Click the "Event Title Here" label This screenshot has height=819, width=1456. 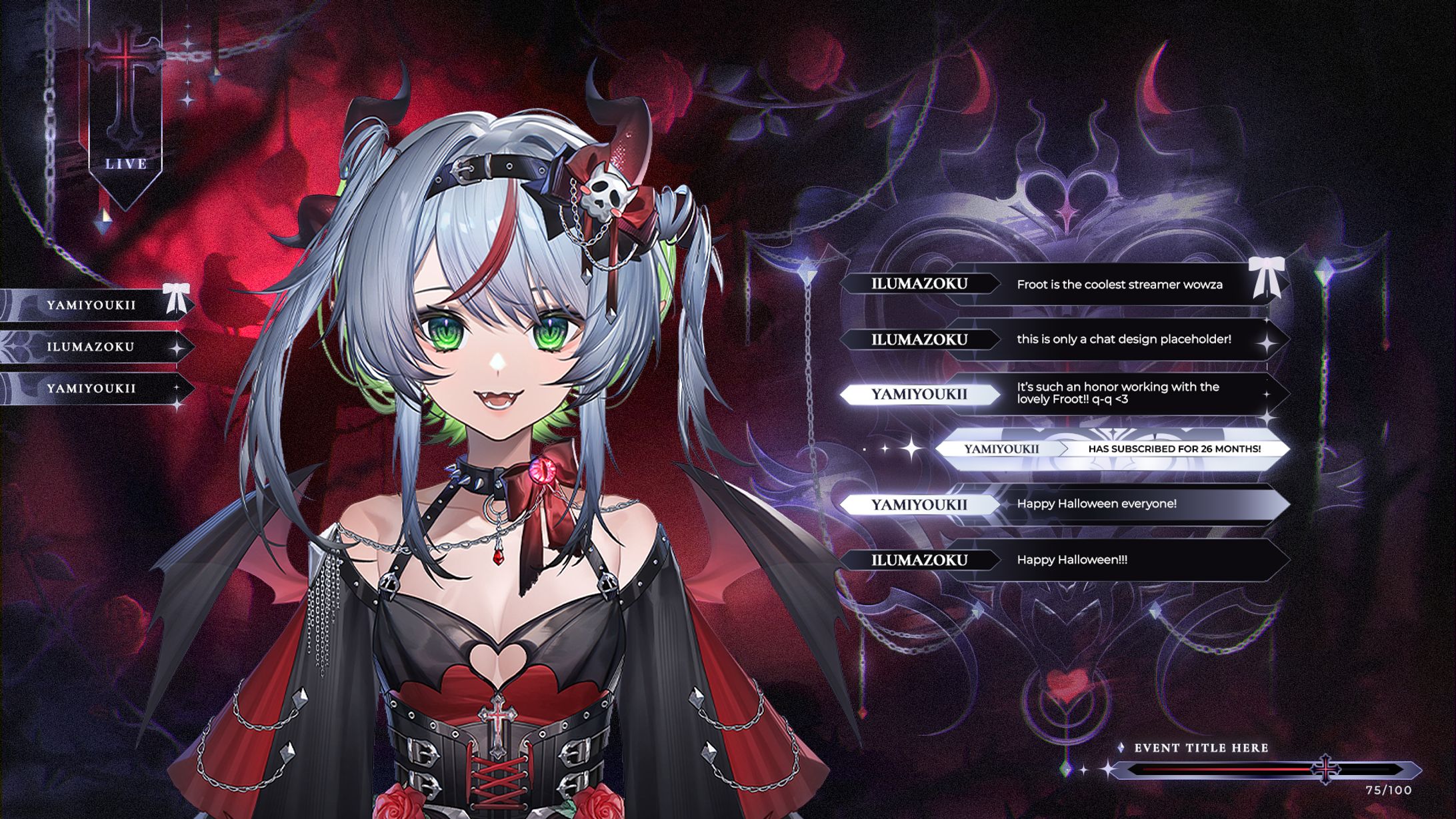(x=1201, y=748)
